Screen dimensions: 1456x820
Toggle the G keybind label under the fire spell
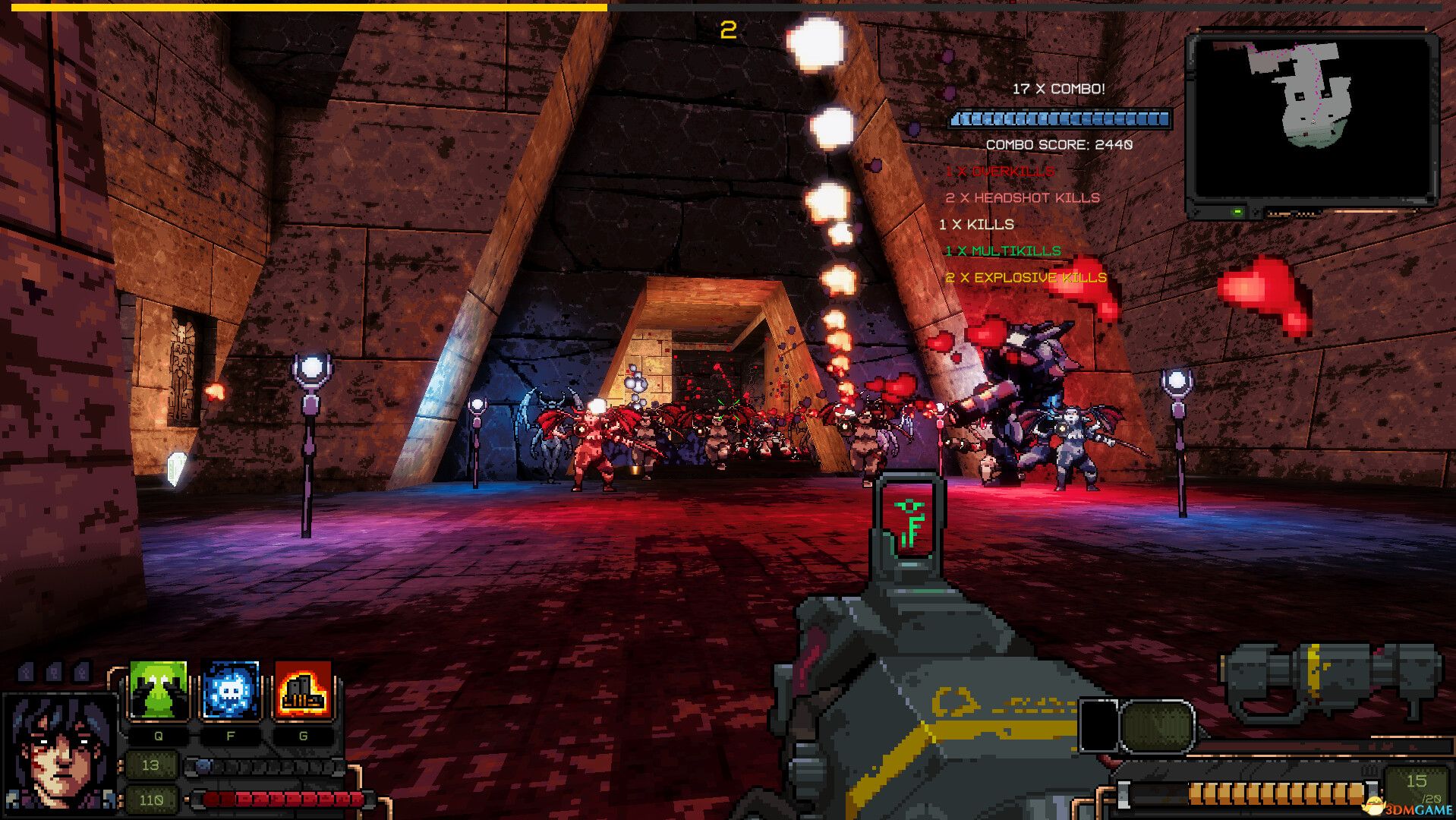click(304, 735)
